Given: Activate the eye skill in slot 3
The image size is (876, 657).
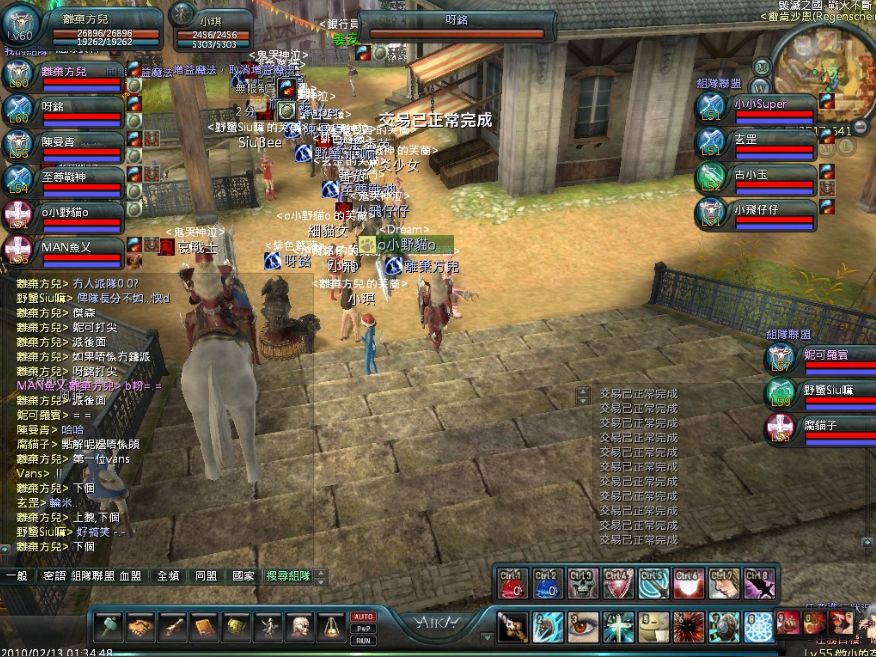Looking at the screenshot, I should point(583,627).
